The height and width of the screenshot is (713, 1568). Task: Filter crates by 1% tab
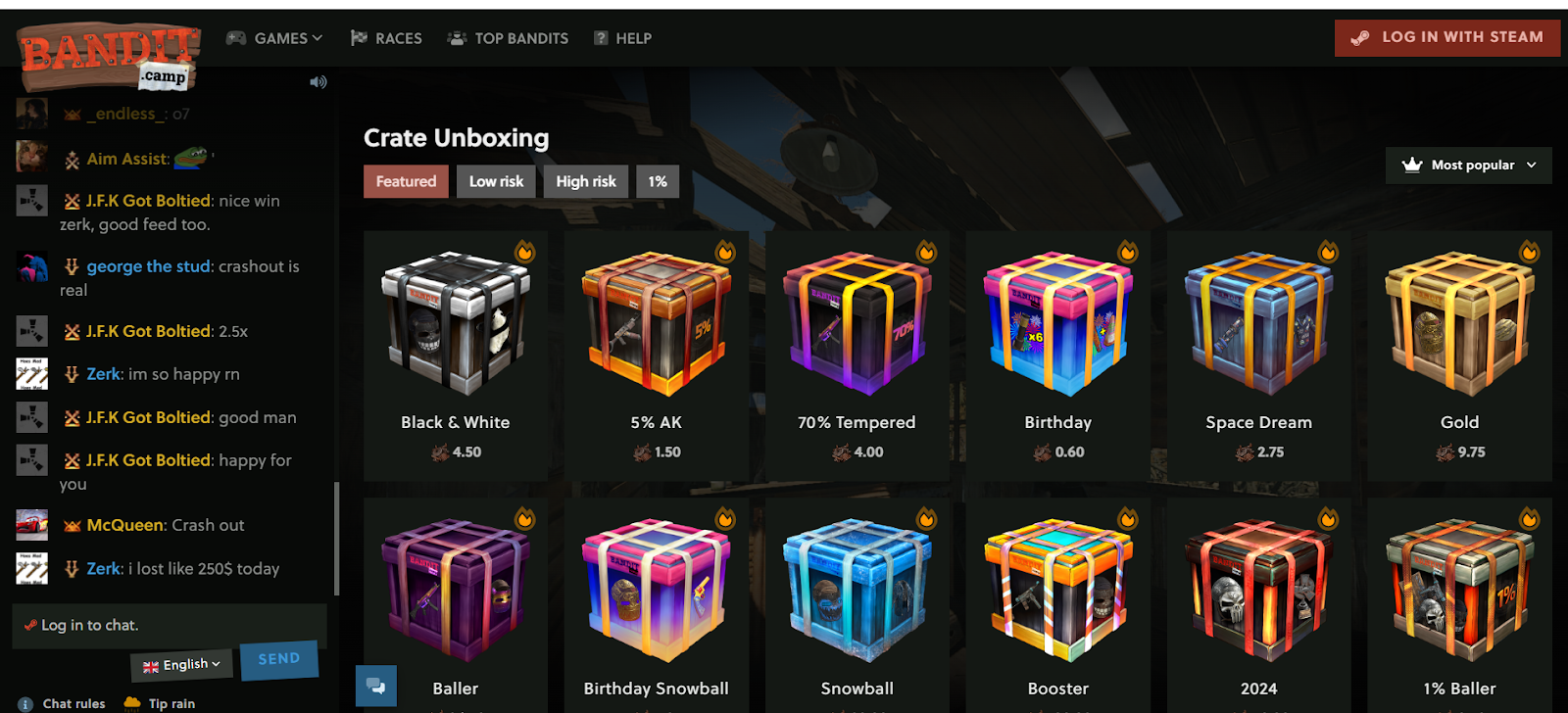coord(657,181)
